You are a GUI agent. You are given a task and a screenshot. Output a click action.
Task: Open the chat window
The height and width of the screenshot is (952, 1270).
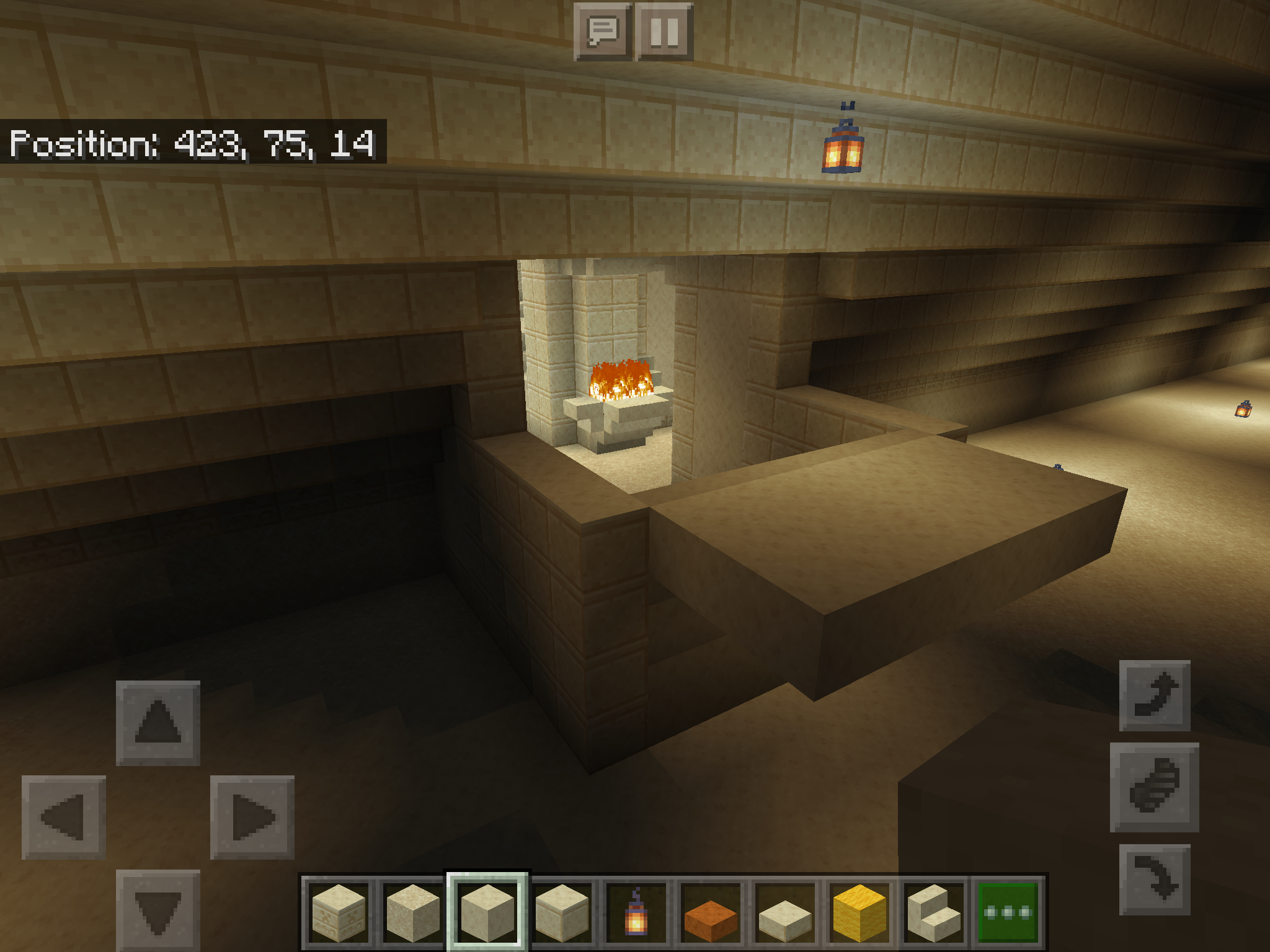(x=602, y=31)
